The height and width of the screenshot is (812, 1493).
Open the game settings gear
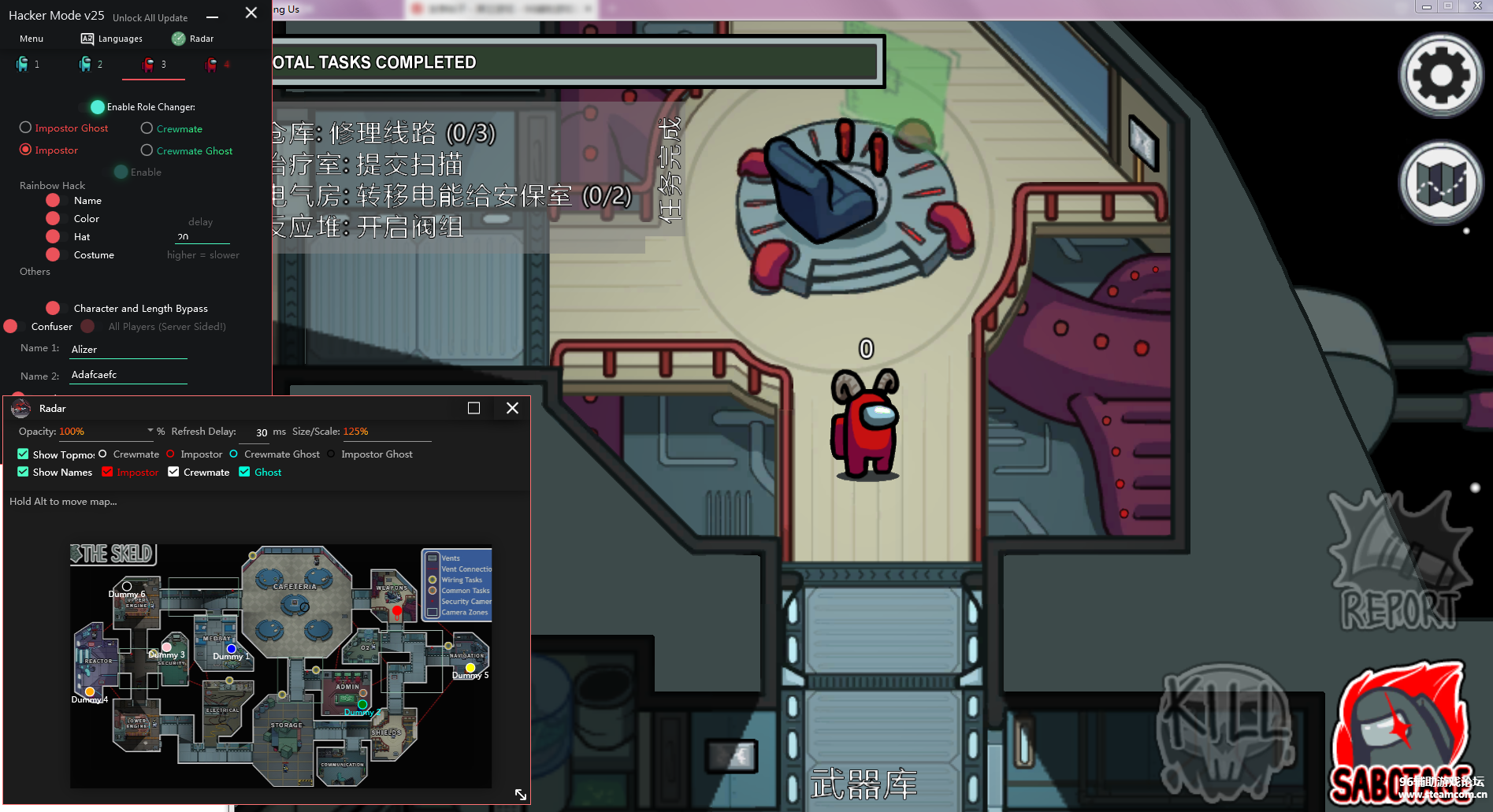click(1440, 76)
